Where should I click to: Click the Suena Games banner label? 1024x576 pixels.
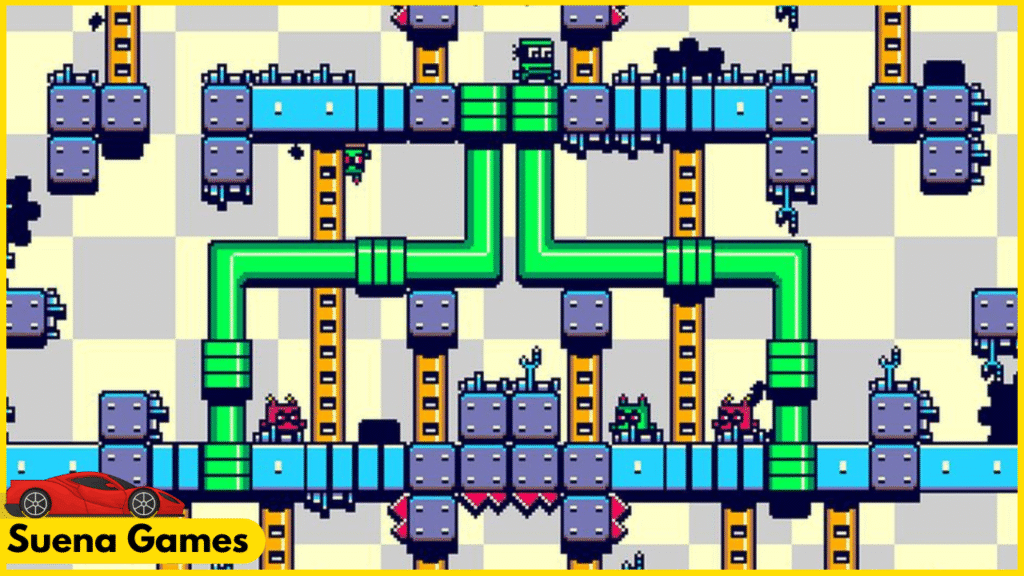tap(130, 543)
